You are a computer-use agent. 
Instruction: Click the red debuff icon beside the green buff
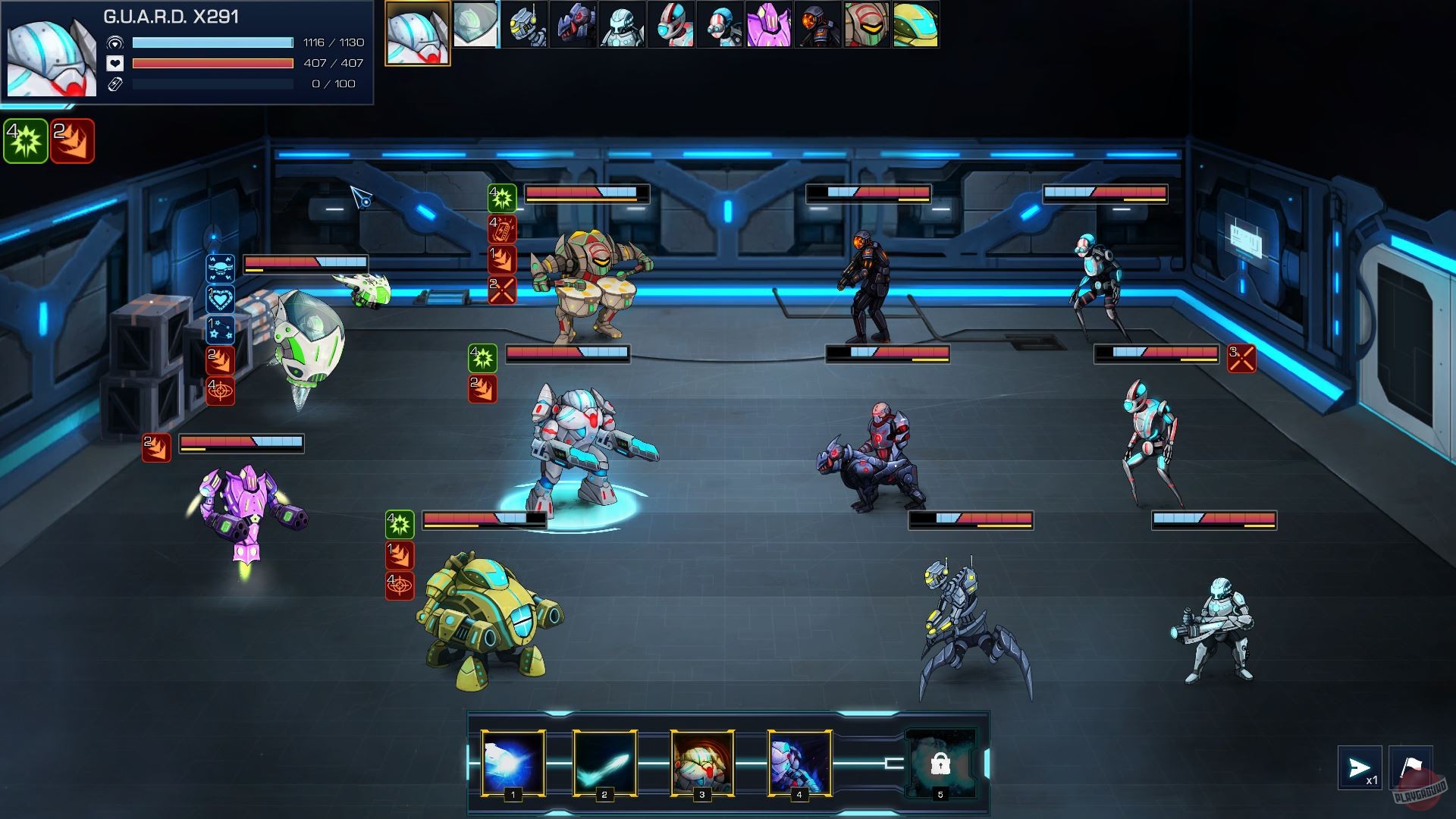click(x=71, y=138)
